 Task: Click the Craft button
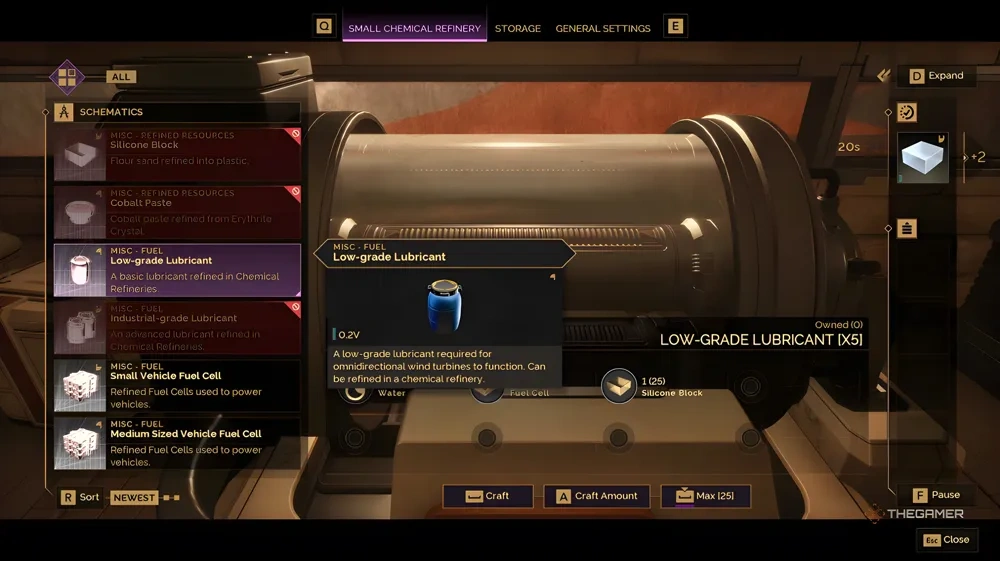pos(488,496)
